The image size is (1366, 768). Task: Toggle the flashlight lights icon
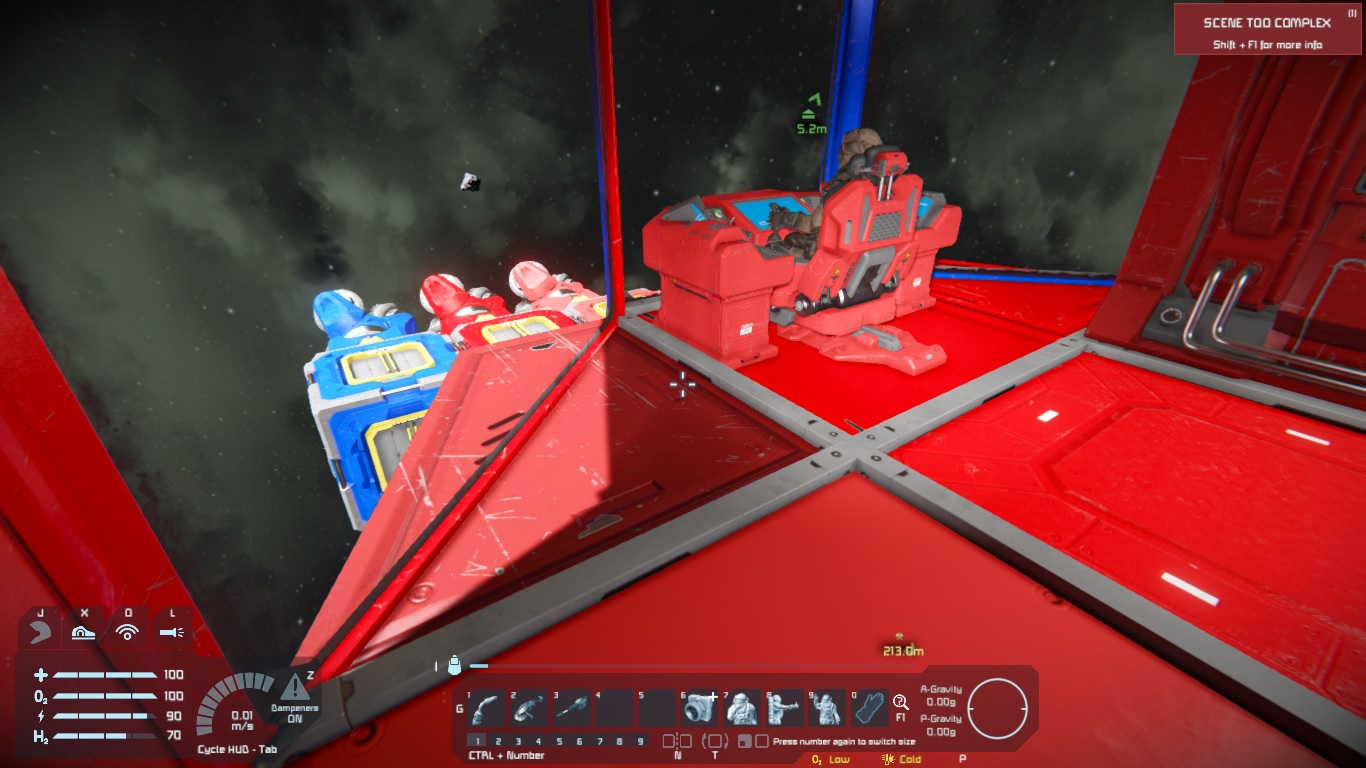point(171,632)
